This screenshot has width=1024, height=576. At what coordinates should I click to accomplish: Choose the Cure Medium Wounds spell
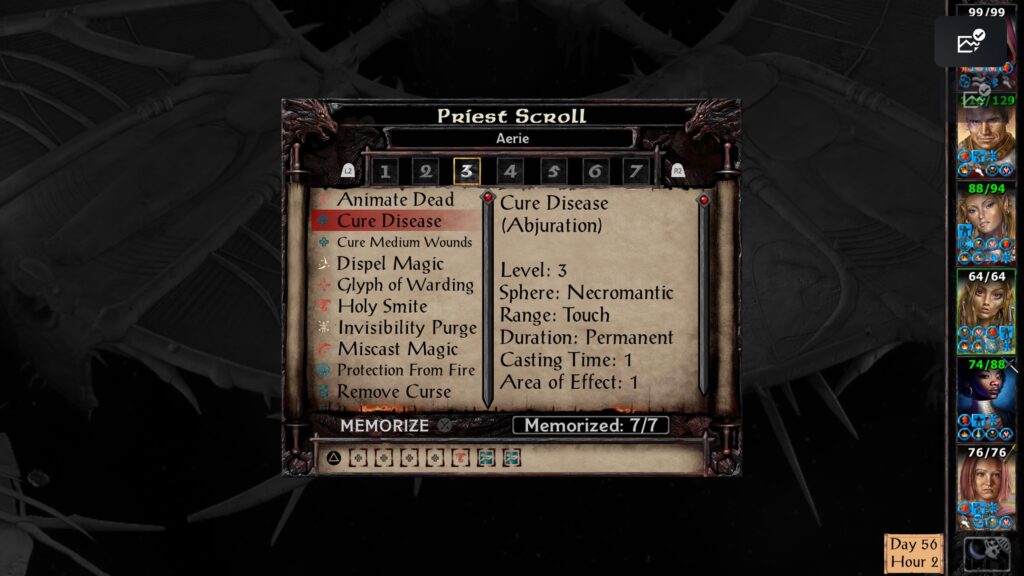pos(404,243)
